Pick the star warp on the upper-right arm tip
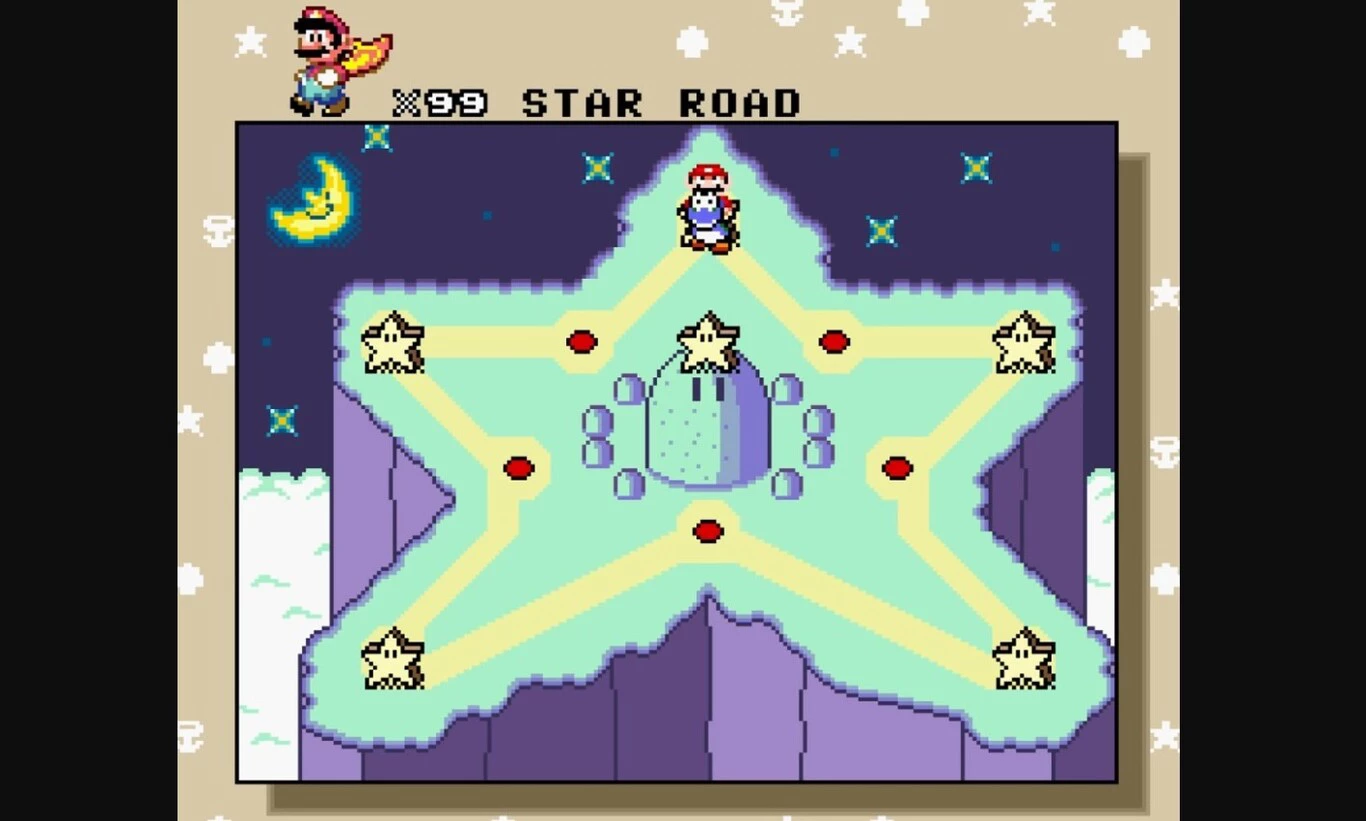This screenshot has width=1366, height=821. tap(1023, 343)
